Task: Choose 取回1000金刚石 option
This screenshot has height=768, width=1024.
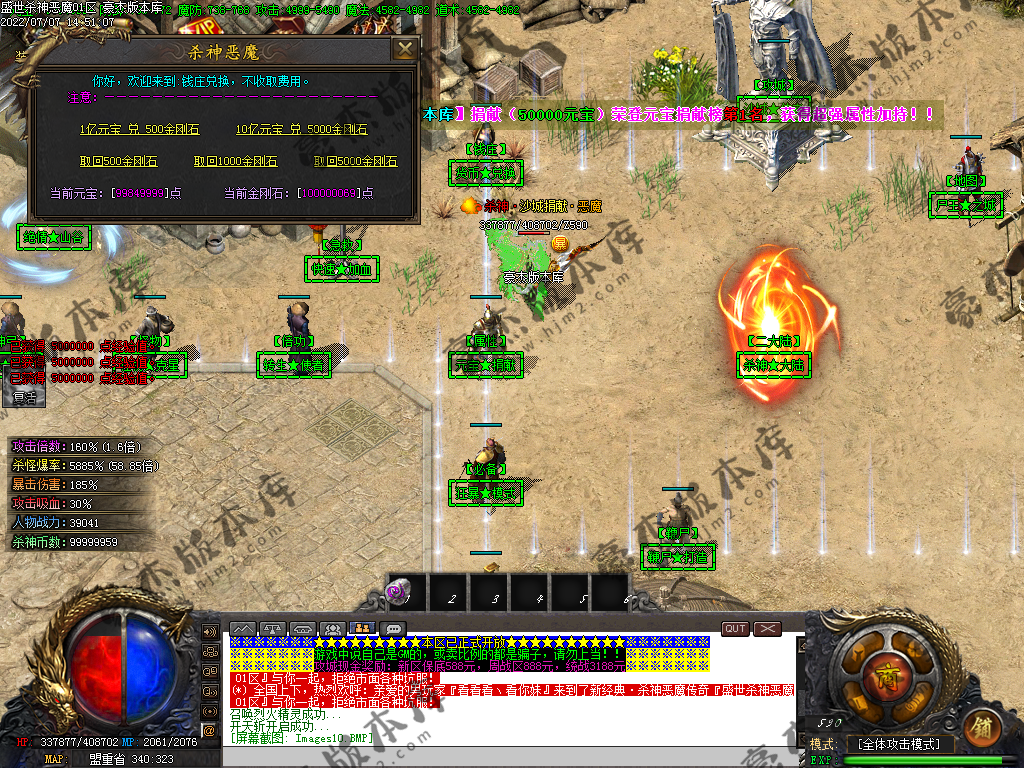Action: 235,162
